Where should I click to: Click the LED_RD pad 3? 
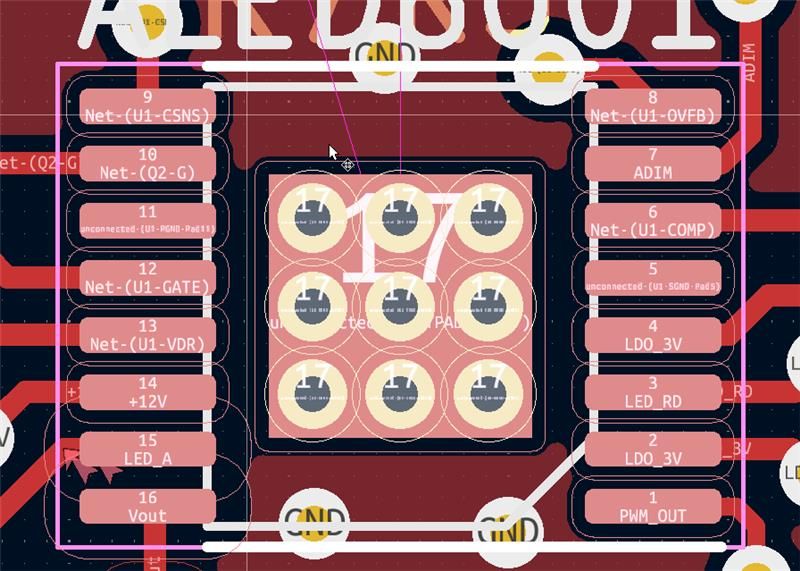click(x=653, y=392)
